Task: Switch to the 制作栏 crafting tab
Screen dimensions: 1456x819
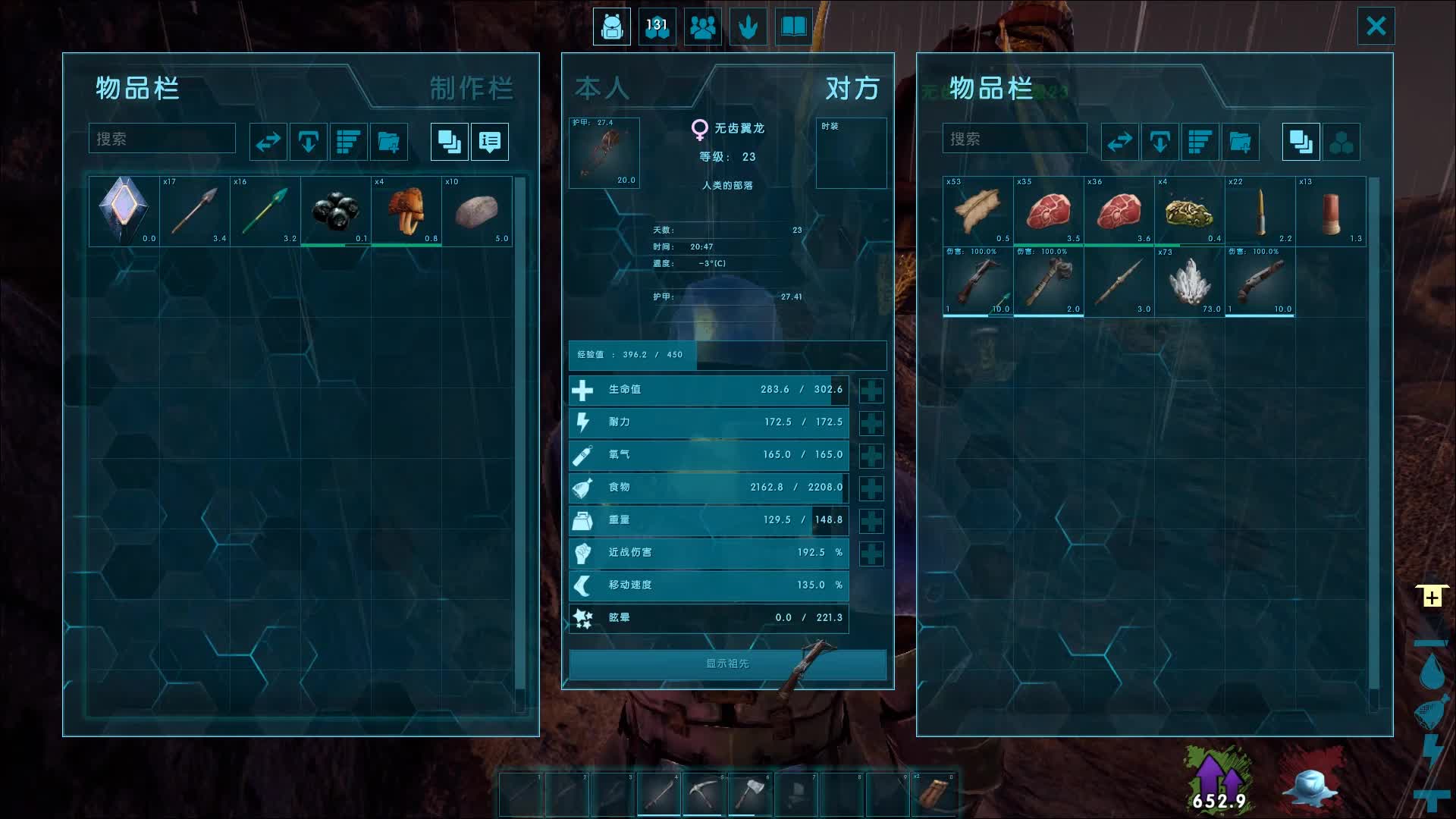Action: pos(471,89)
